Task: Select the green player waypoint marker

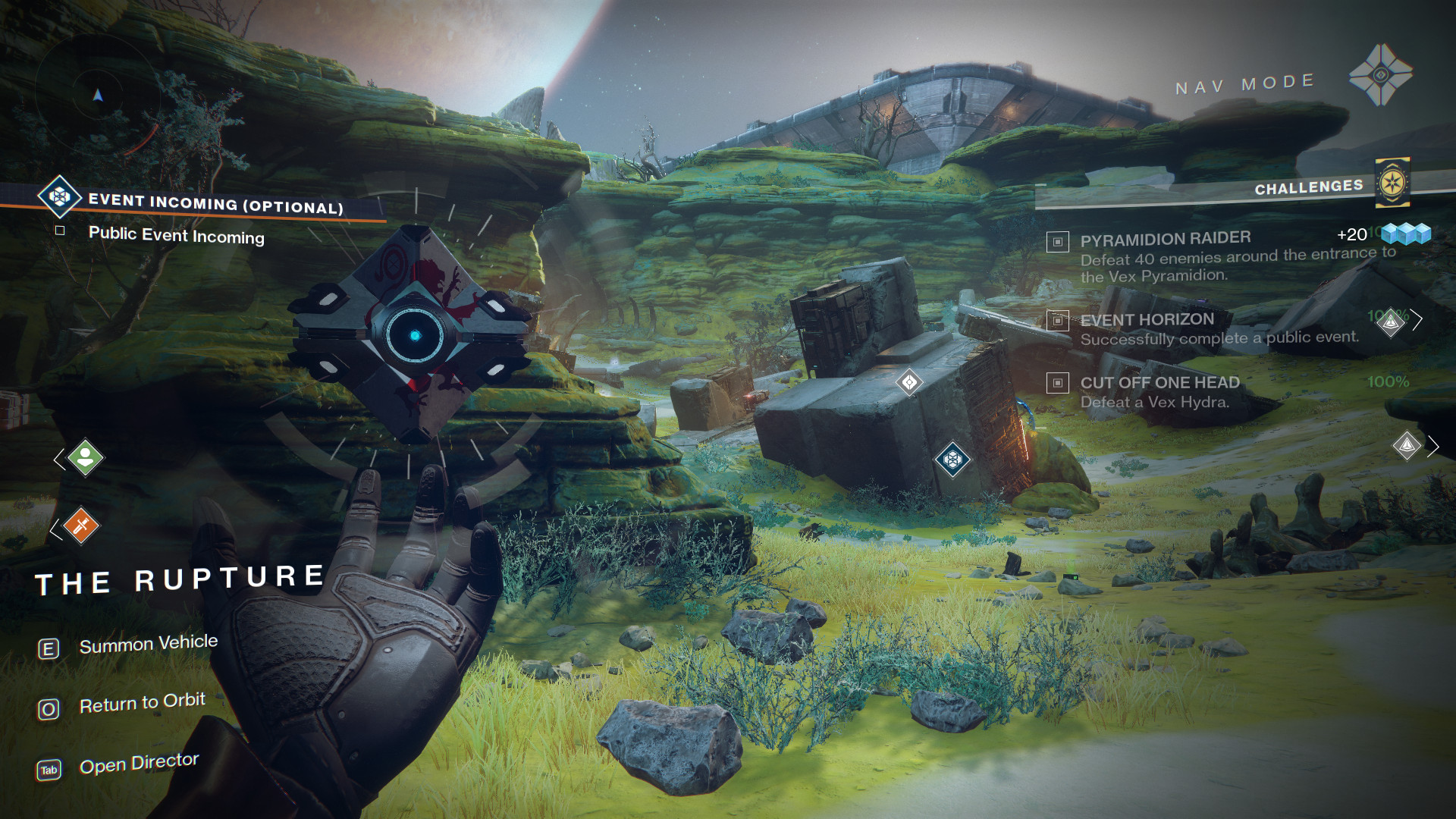Action: coord(85,458)
